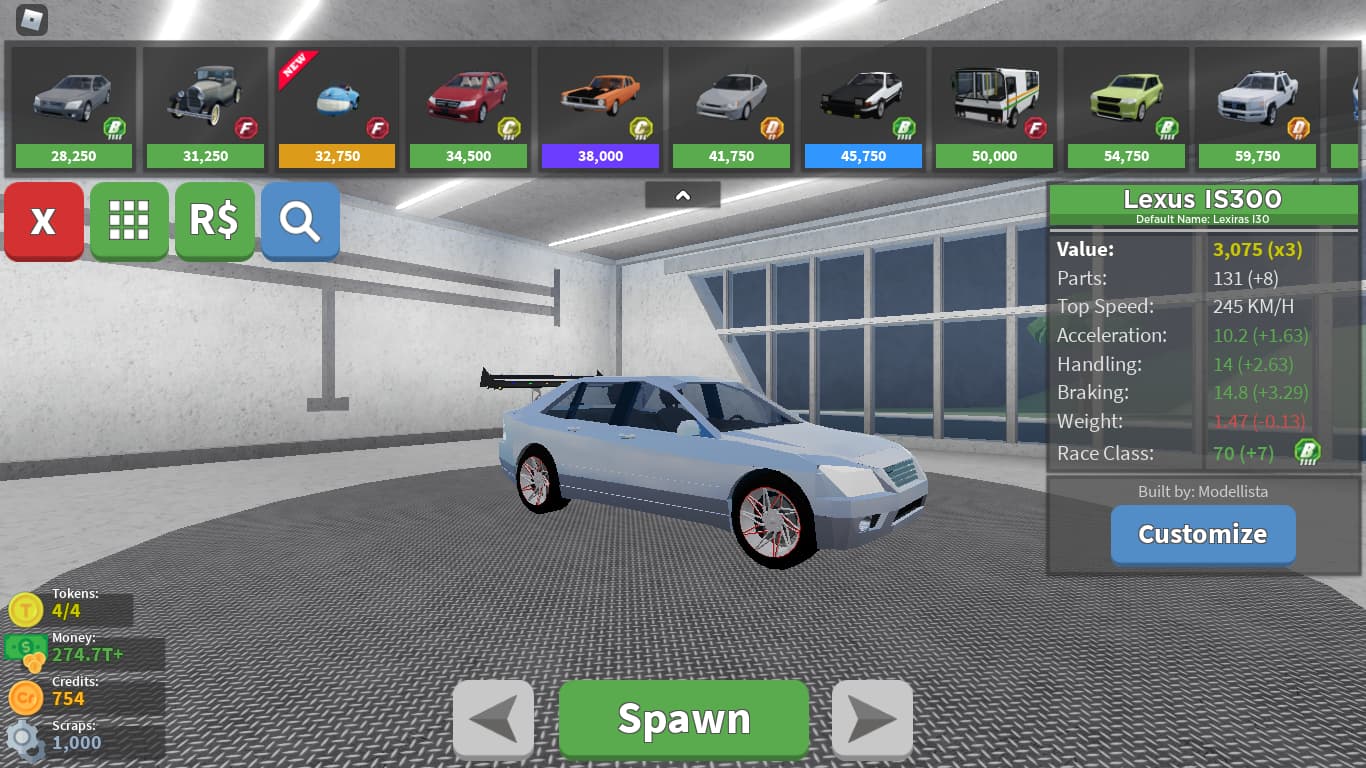Choose the orange muscle car priced 38,000
The height and width of the screenshot is (768, 1366).
click(600, 107)
